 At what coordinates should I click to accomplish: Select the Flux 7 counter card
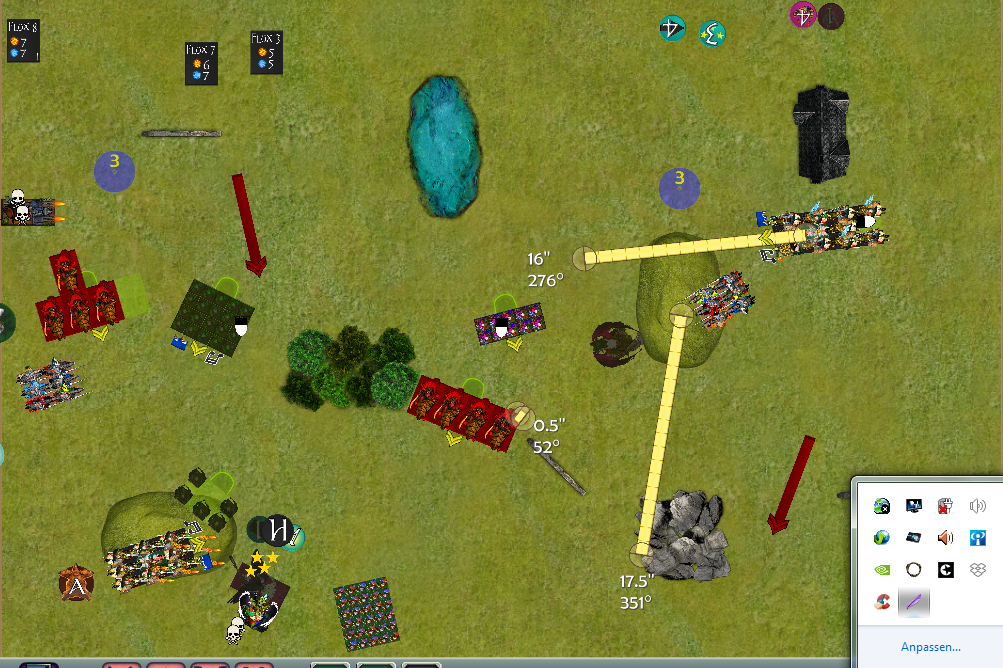(201, 63)
